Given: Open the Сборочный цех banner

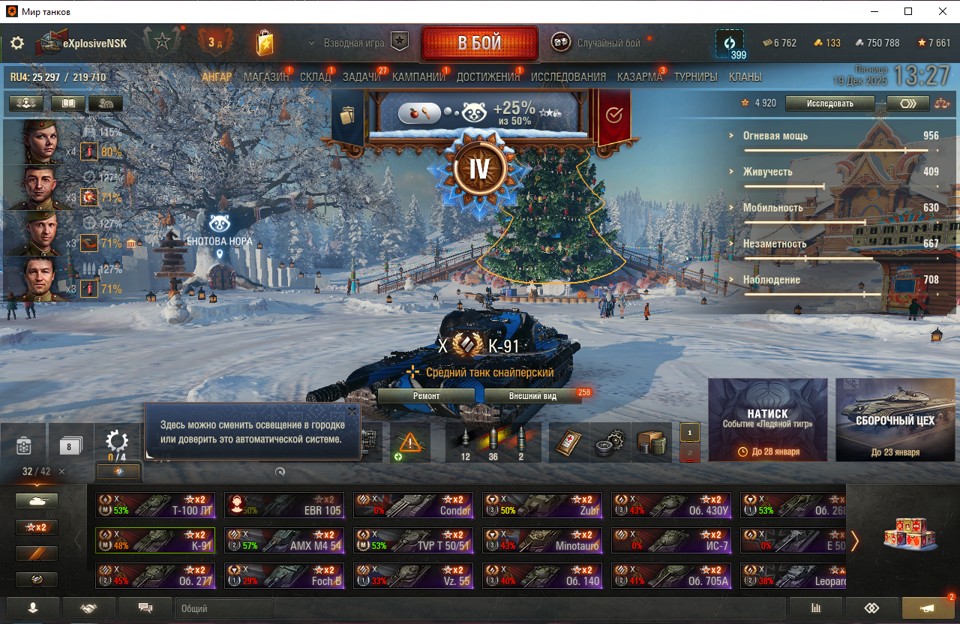Looking at the screenshot, I should click(895, 420).
